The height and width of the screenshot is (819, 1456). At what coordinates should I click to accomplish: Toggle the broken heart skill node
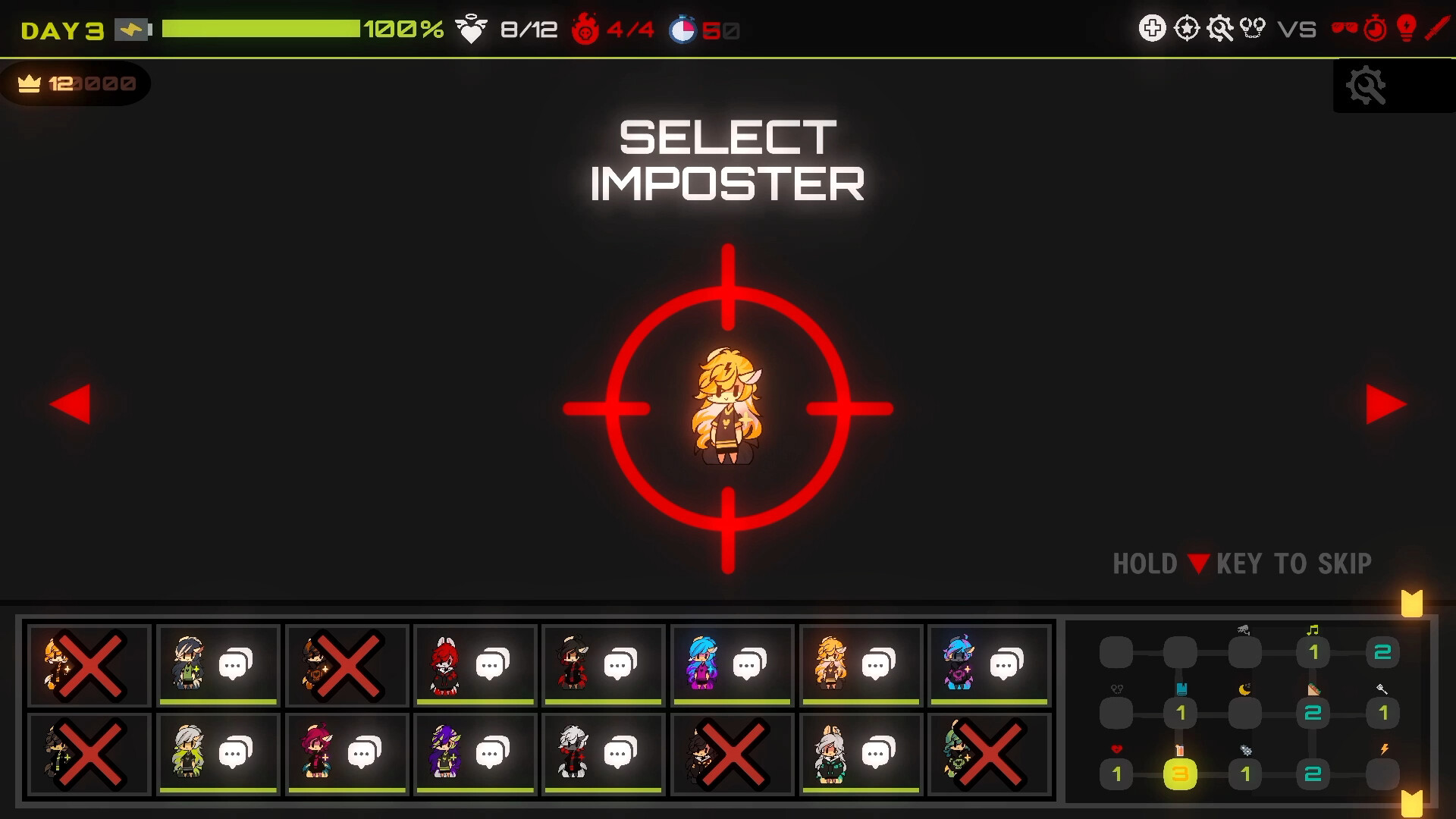1116,773
